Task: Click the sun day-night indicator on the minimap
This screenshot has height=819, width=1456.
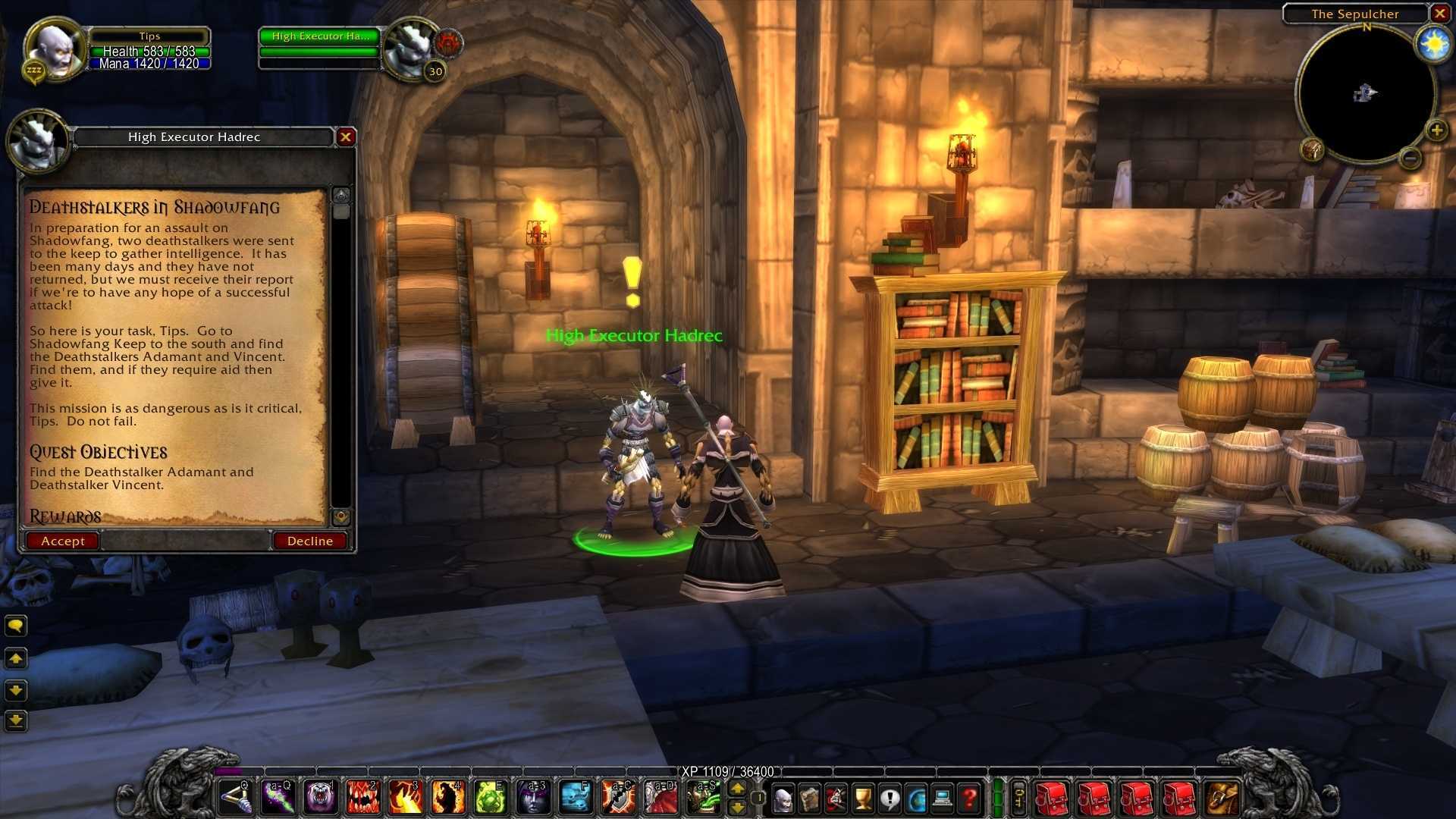Action: click(1433, 45)
